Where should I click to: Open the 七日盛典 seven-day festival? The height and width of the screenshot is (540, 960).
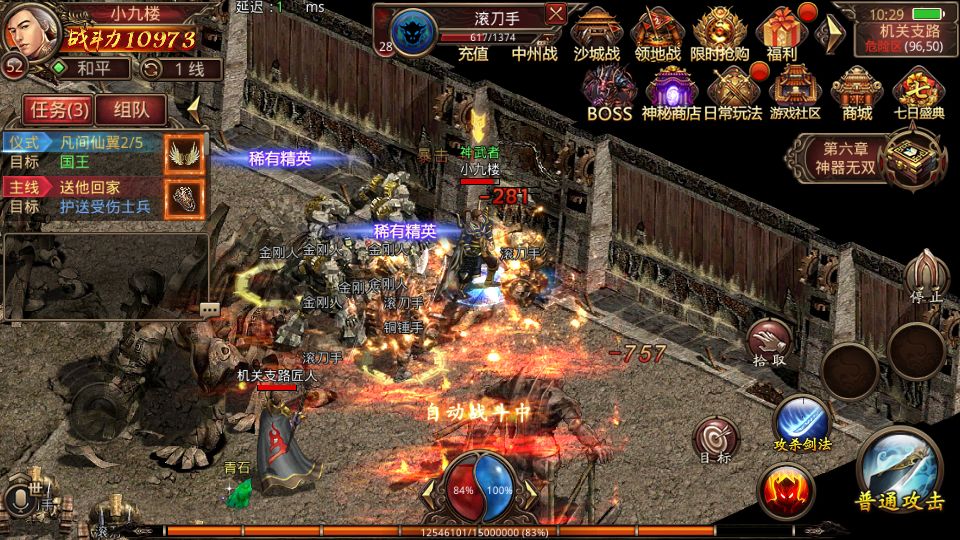click(919, 92)
